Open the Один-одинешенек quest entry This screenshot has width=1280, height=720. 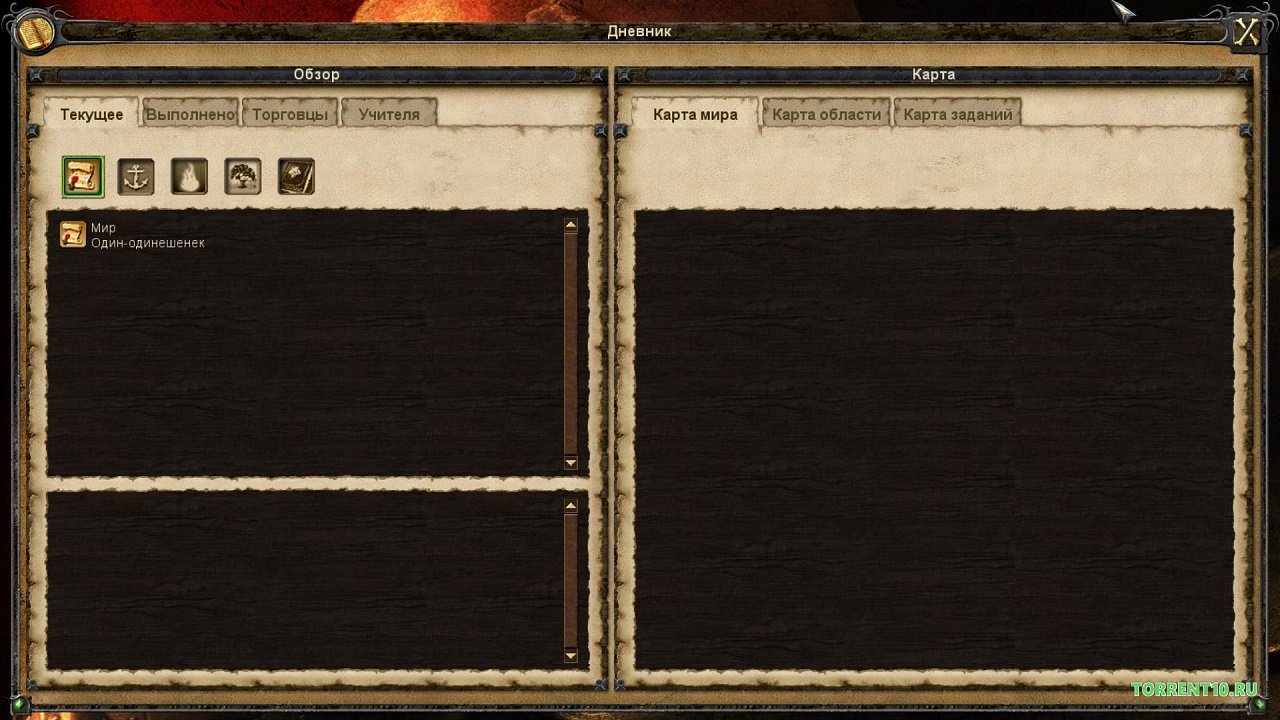click(x=147, y=243)
